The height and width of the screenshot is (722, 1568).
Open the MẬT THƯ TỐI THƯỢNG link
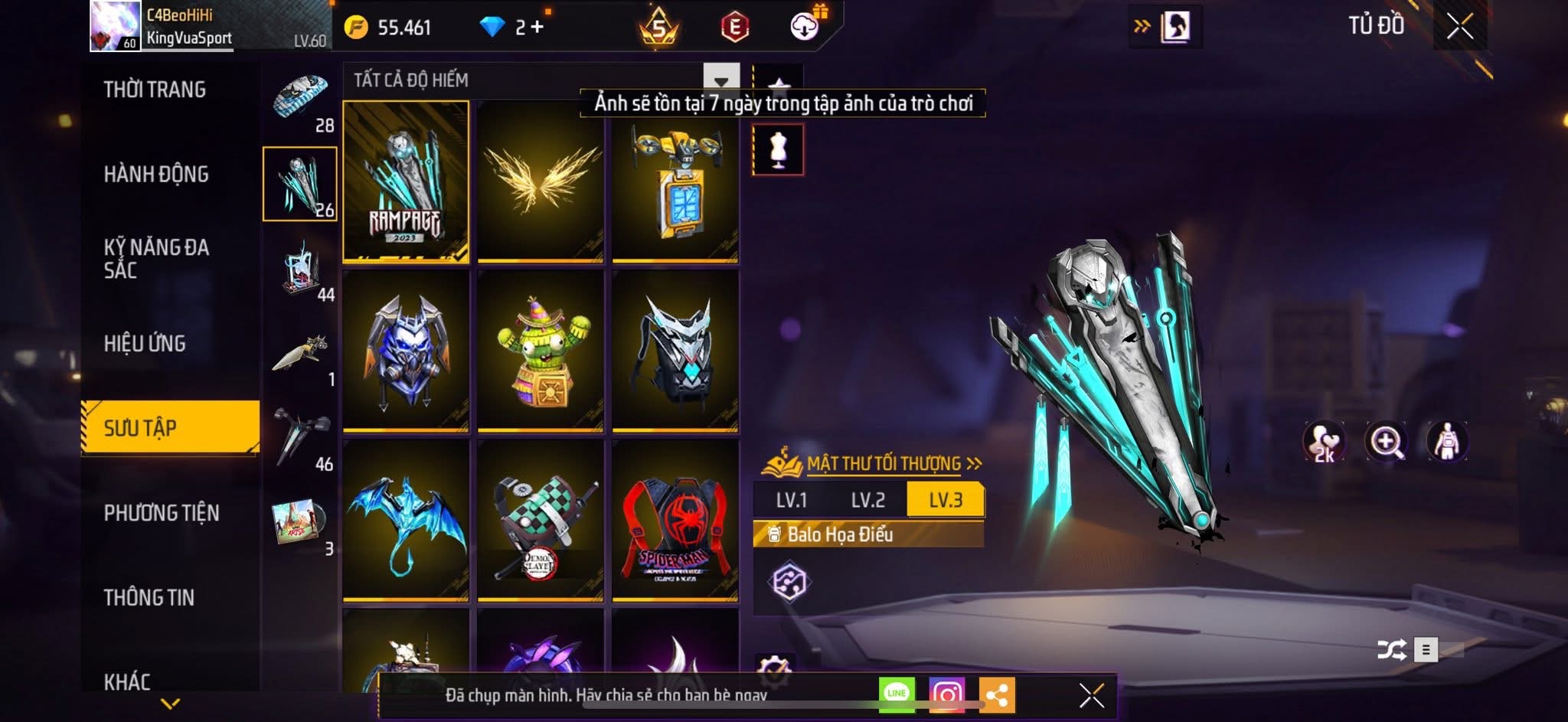click(884, 463)
